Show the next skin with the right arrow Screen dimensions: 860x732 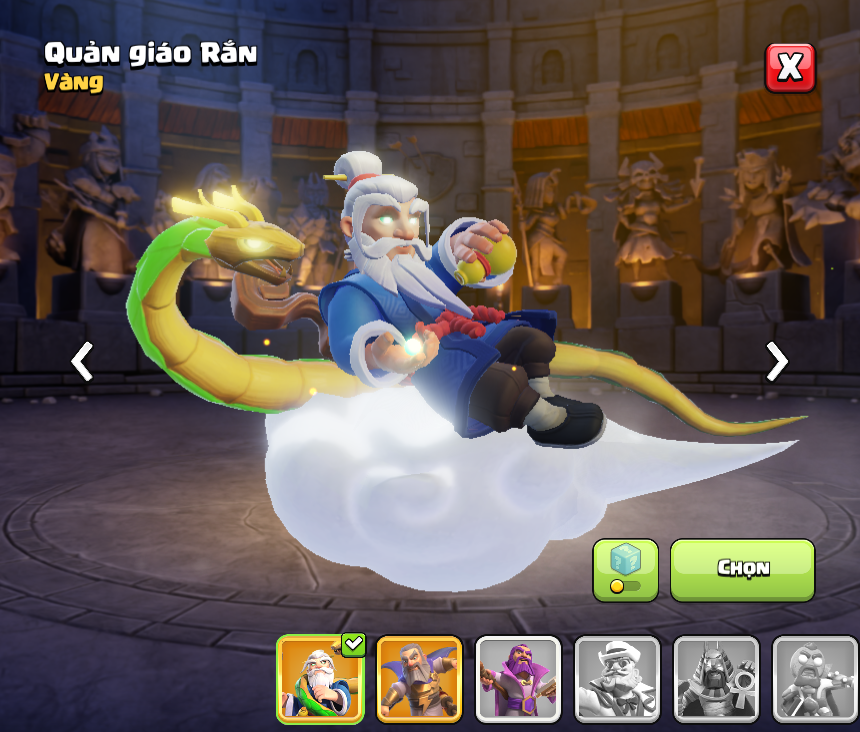click(776, 361)
